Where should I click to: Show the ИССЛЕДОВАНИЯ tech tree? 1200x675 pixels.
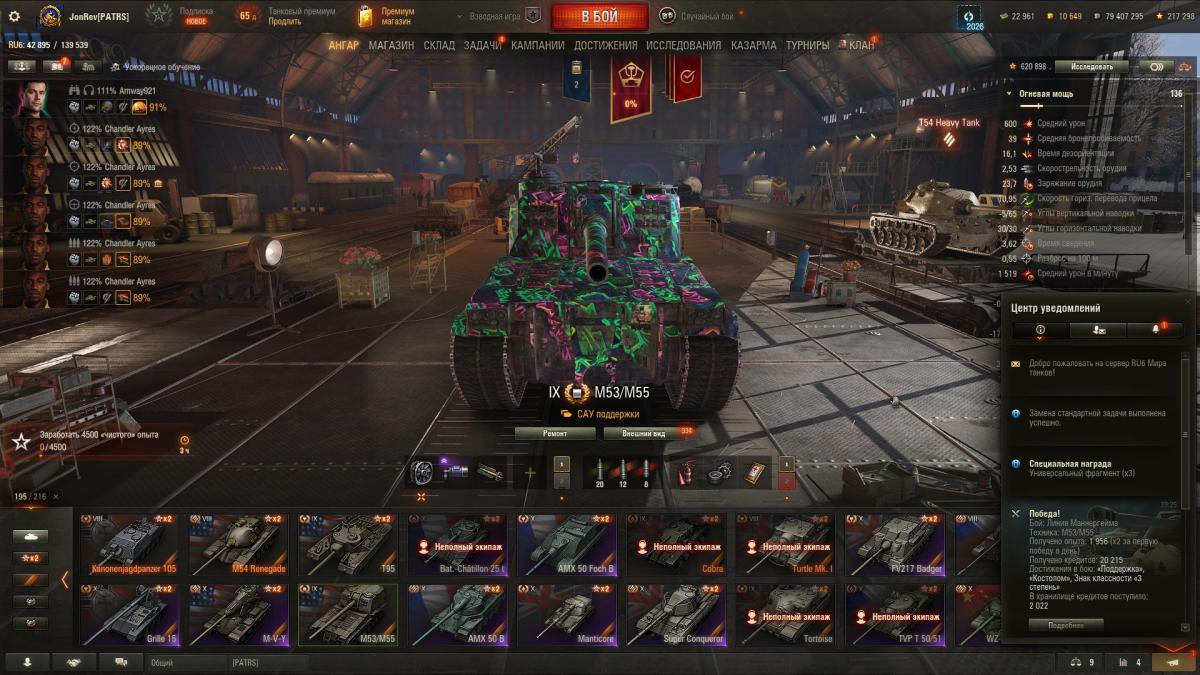(x=683, y=45)
